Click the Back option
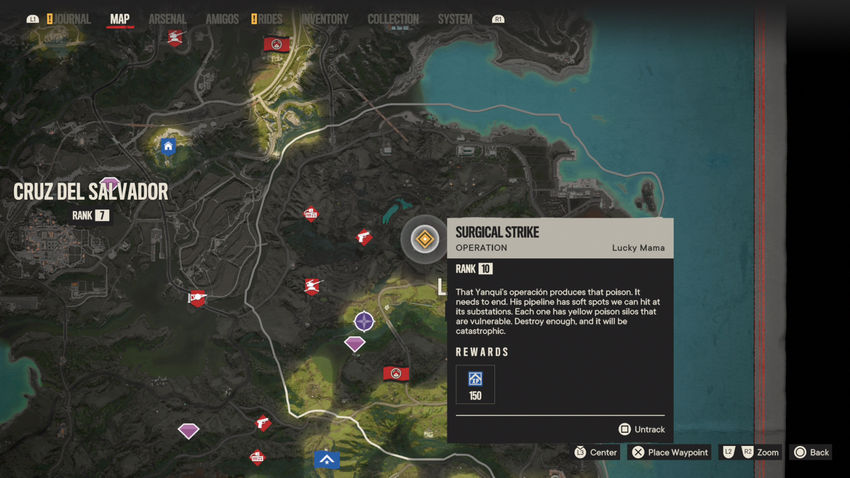This screenshot has width=850, height=478. click(811, 452)
